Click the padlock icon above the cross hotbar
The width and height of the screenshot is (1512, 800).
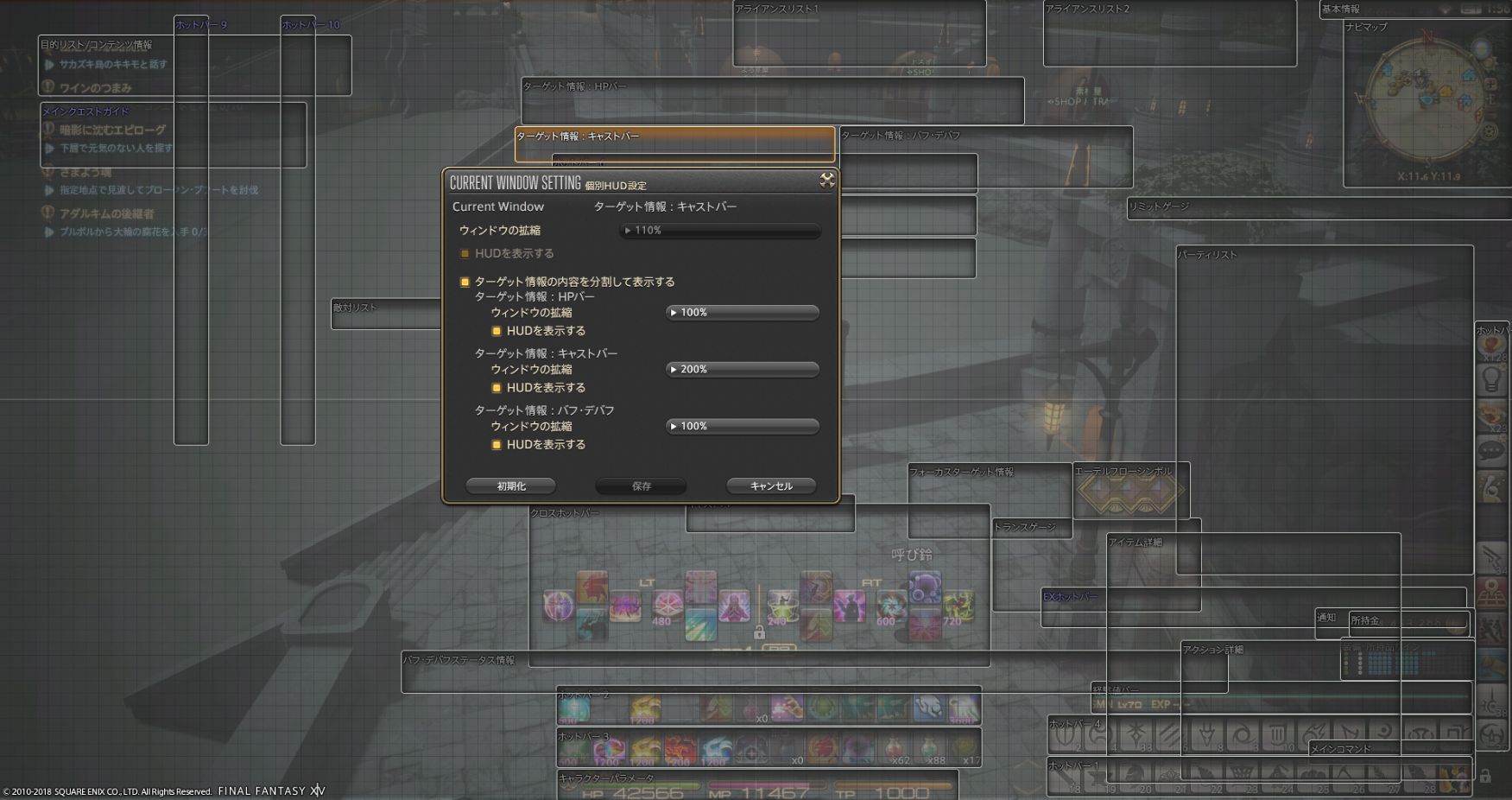(759, 632)
